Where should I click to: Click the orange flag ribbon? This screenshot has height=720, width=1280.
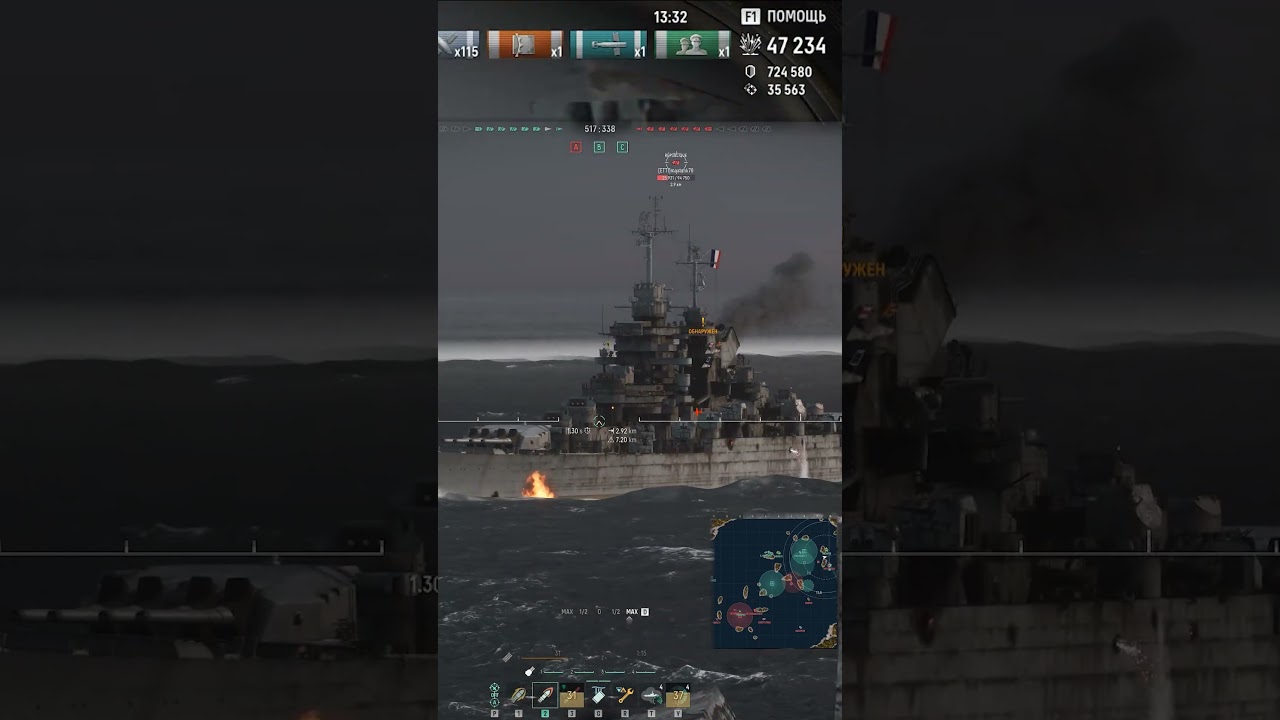pyautogui.click(x=526, y=45)
